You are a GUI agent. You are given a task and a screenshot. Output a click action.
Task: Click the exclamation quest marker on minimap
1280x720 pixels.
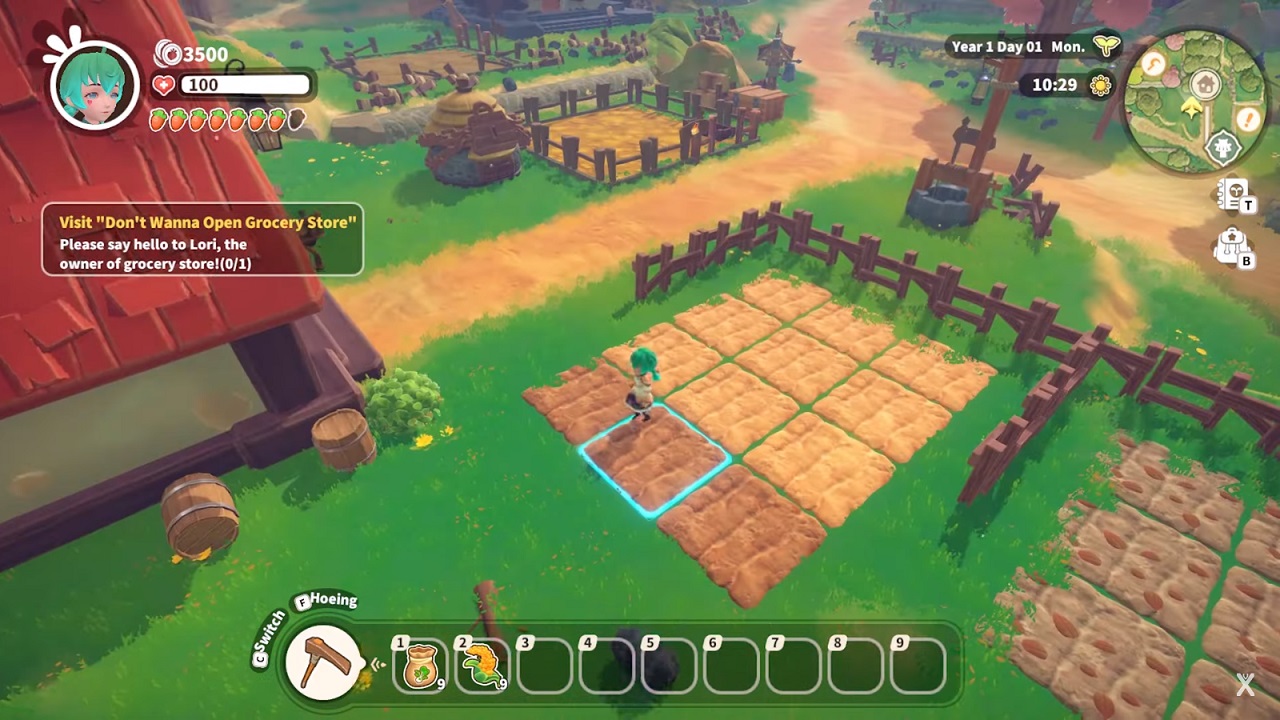point(1246,120)
